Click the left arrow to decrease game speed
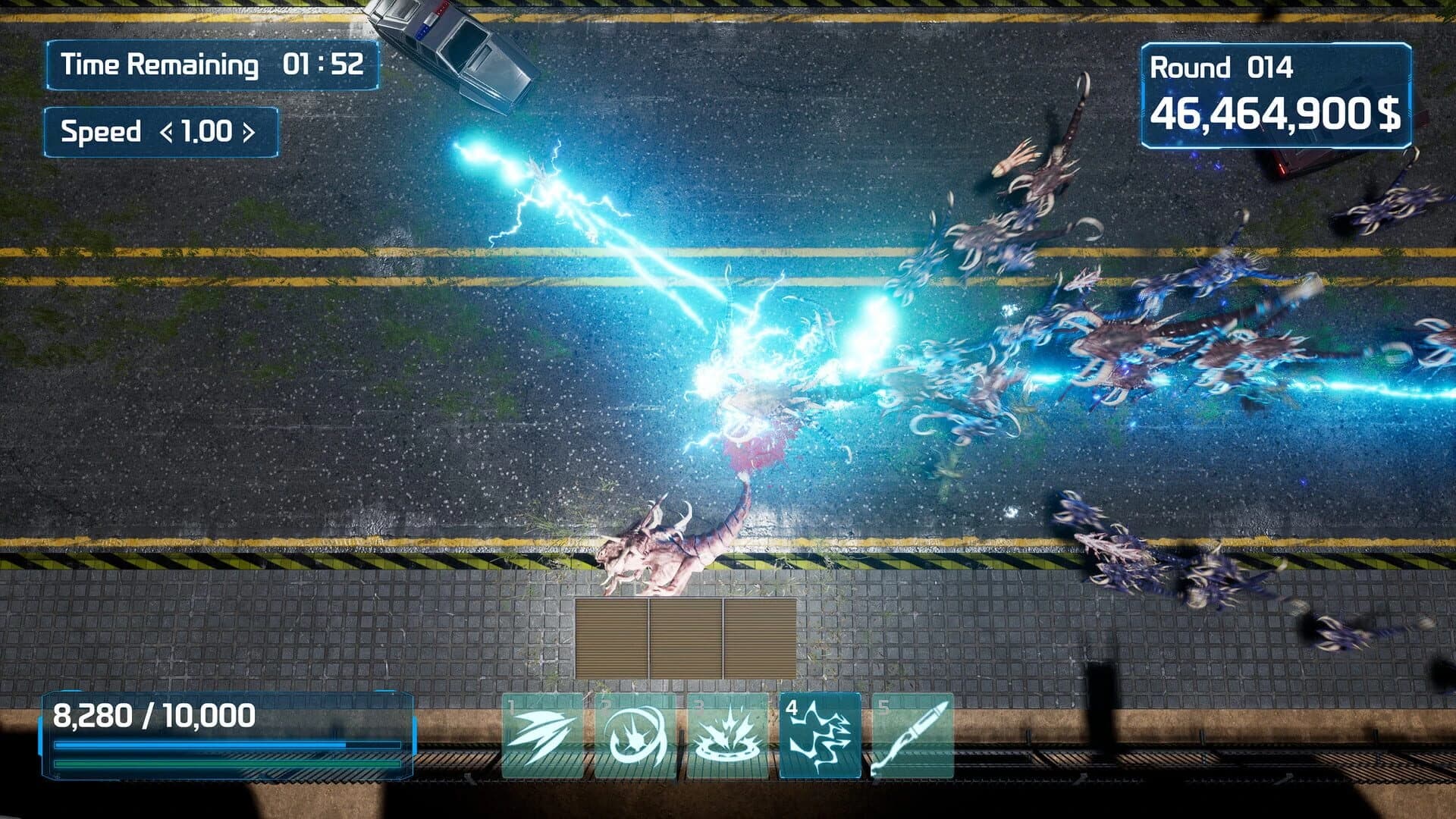Viewport: 1456px width, 819px height. (x=168, y=132)
